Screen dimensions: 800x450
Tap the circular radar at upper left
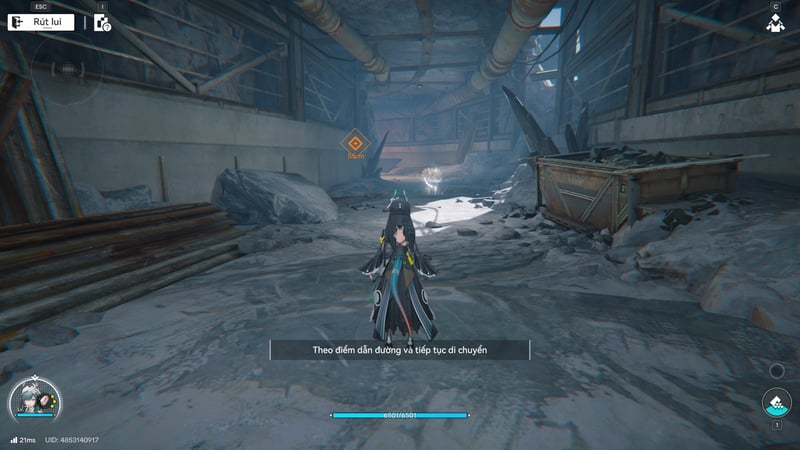coord(66,69)
